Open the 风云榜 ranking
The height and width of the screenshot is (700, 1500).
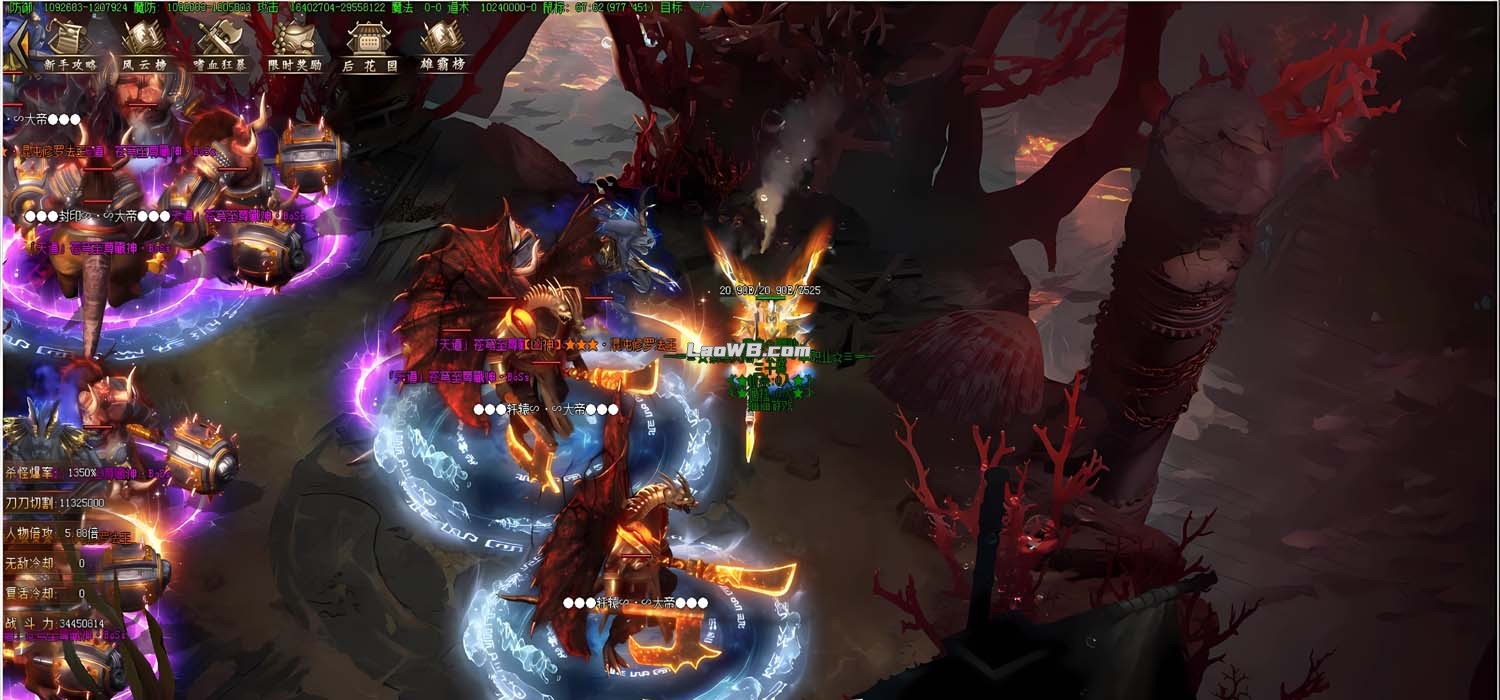pyautogui.click(x=144, y=45)
